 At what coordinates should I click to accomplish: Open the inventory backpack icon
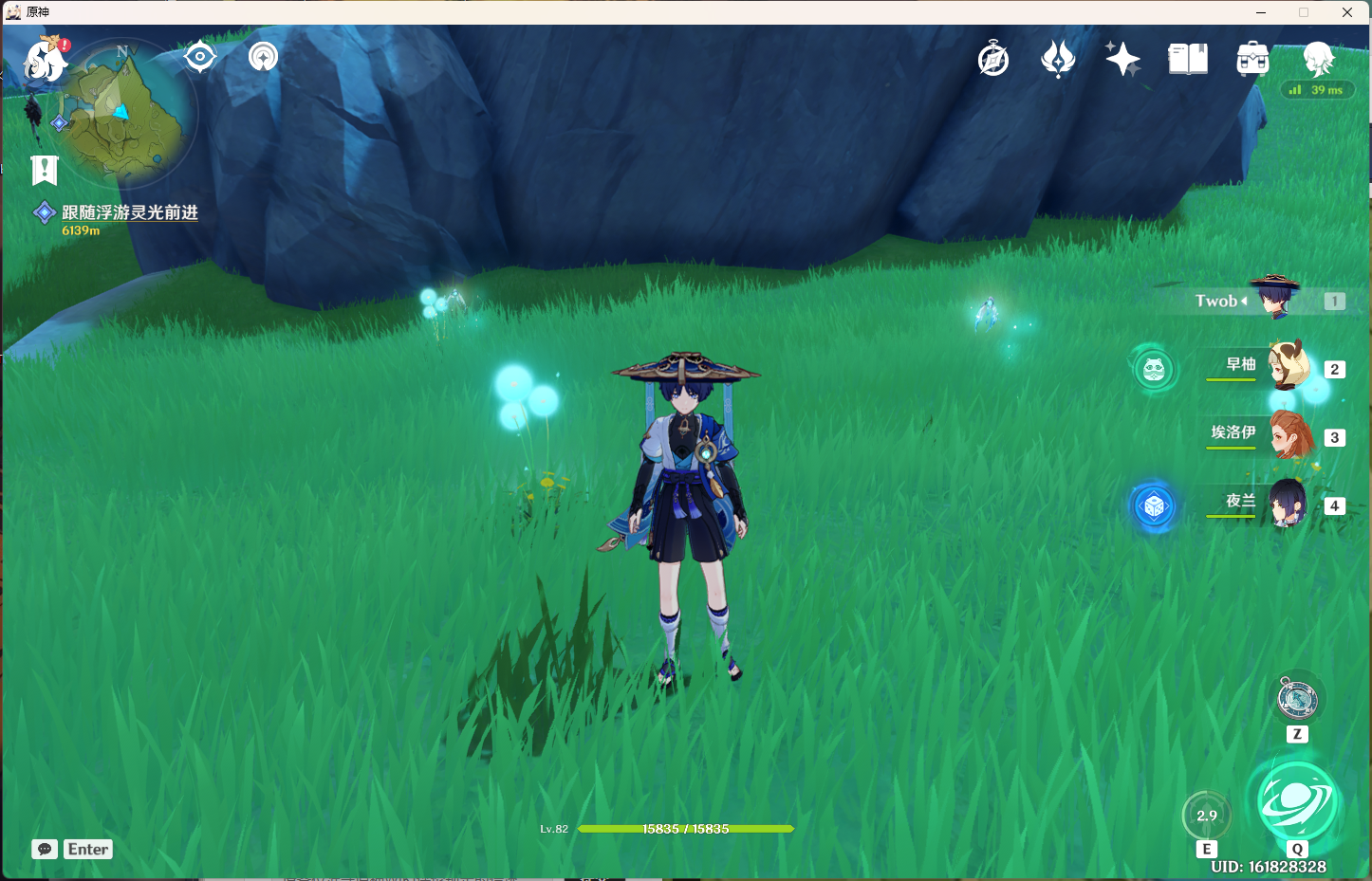pyautogui.click(x=1251, y=58)
